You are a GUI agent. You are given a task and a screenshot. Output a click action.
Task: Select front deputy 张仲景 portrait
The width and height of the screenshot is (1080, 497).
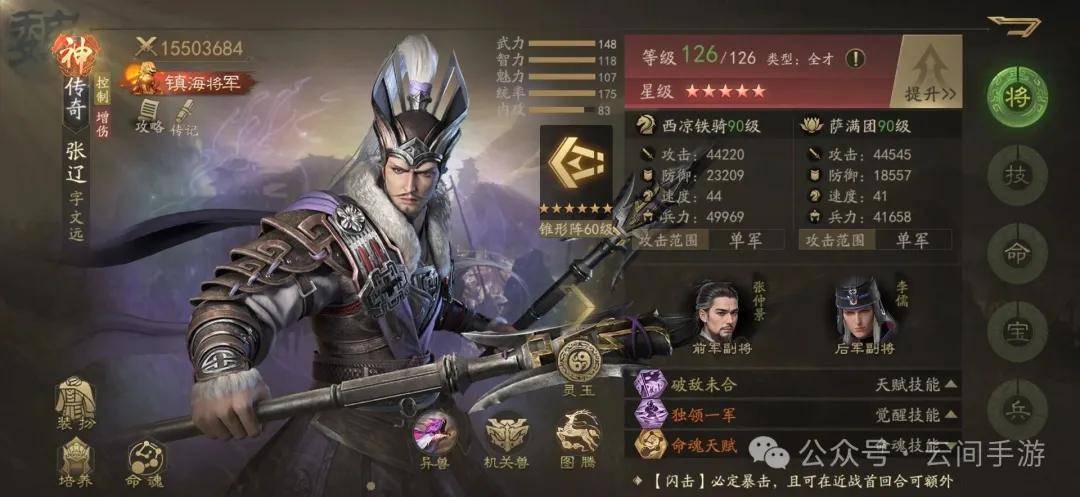coord(719,313)
